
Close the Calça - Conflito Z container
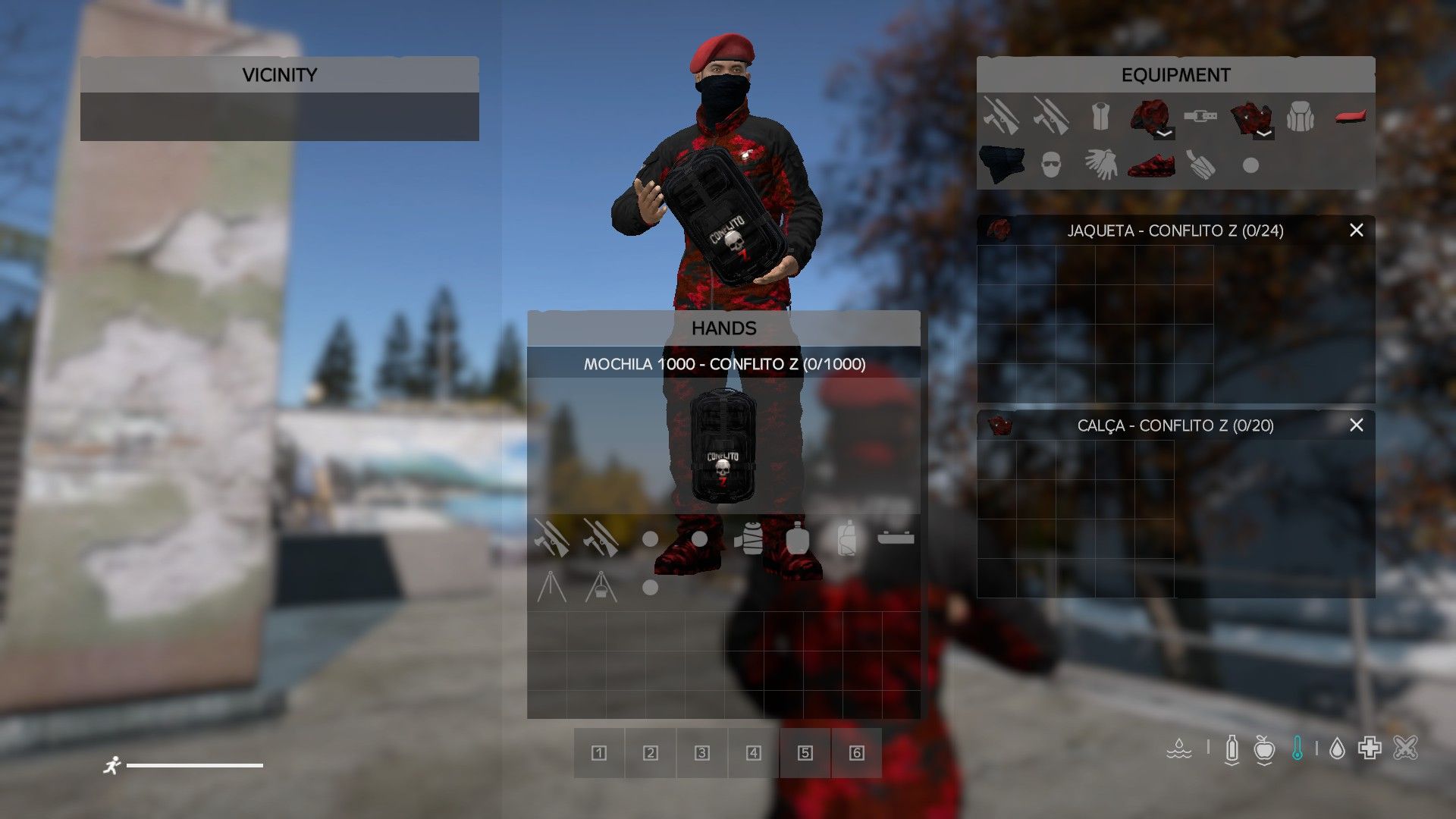pyautogui.click(x=1356, y=425)
